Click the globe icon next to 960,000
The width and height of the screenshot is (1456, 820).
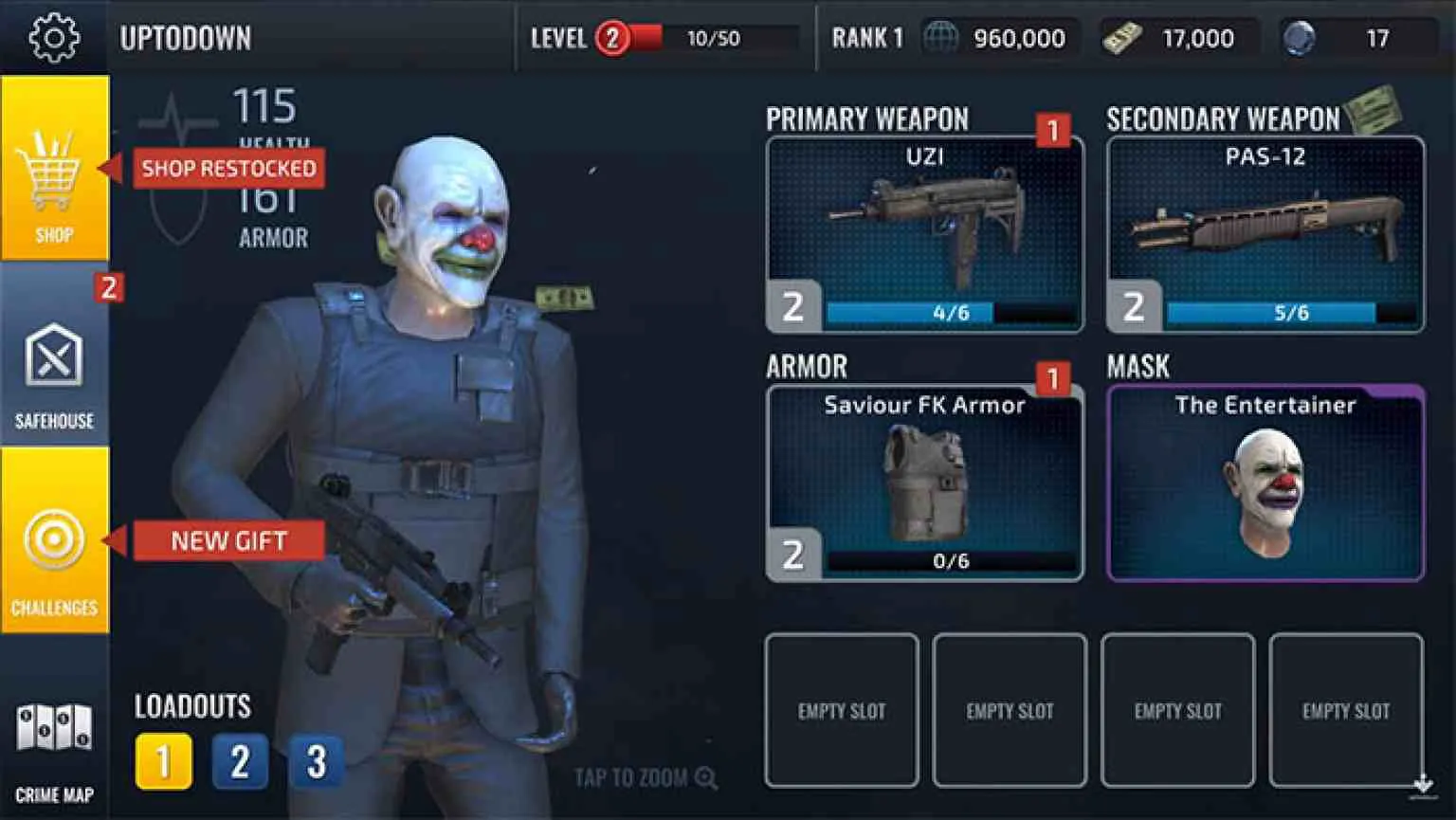click(x=942, y=38)
